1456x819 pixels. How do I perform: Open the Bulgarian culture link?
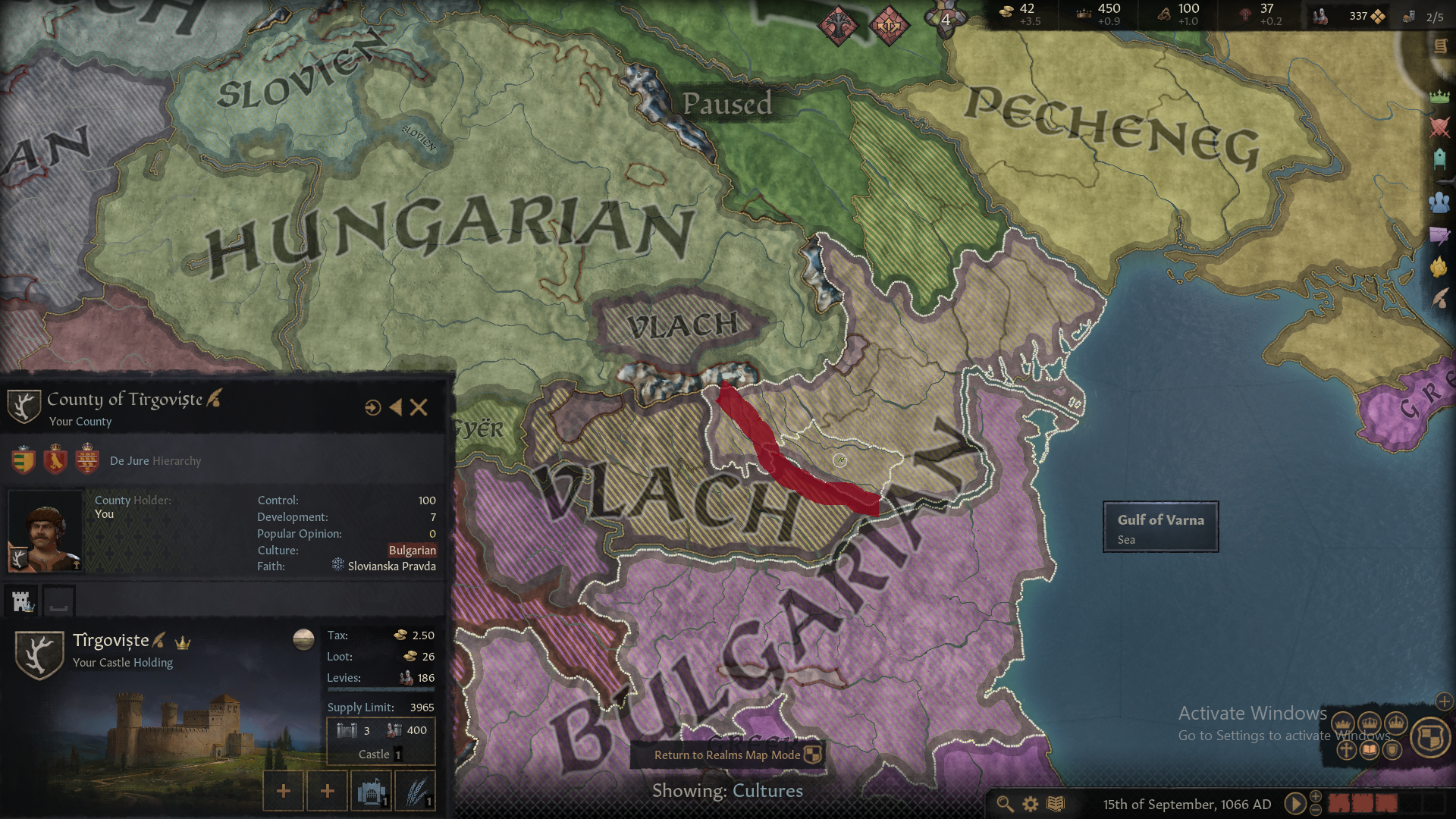click(412, 551)
